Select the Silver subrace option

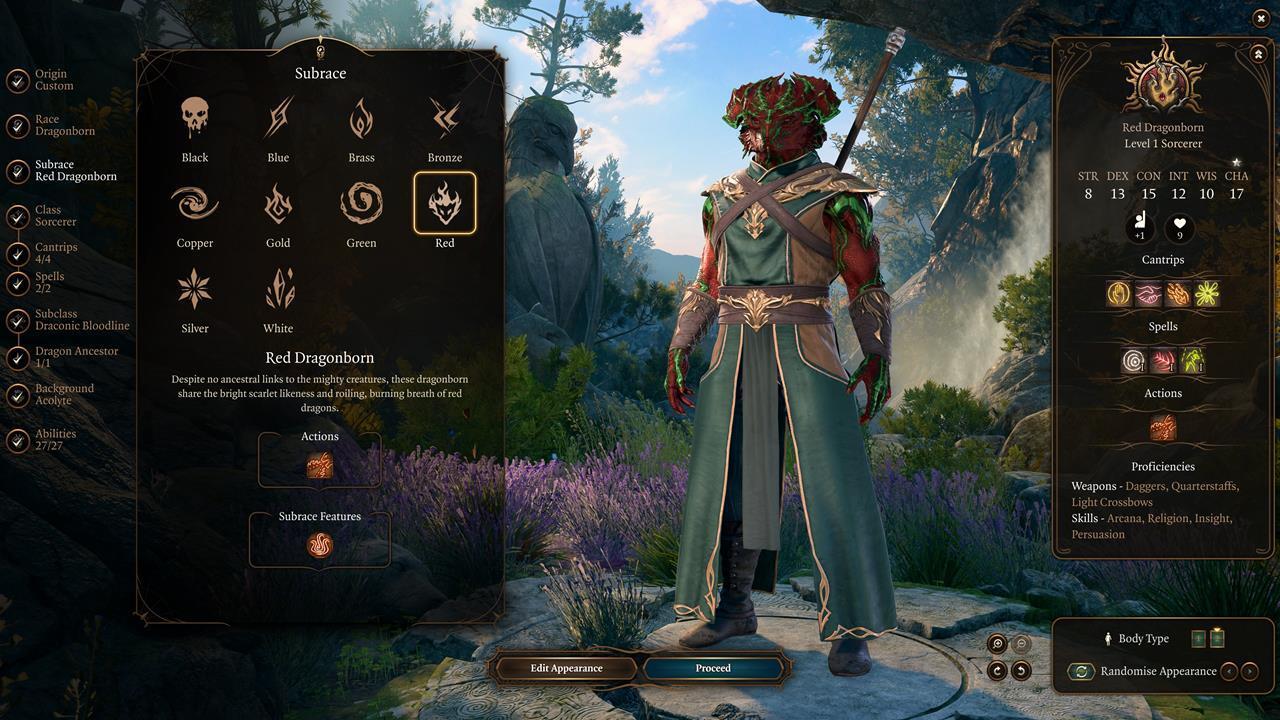[x=195, y=290]
